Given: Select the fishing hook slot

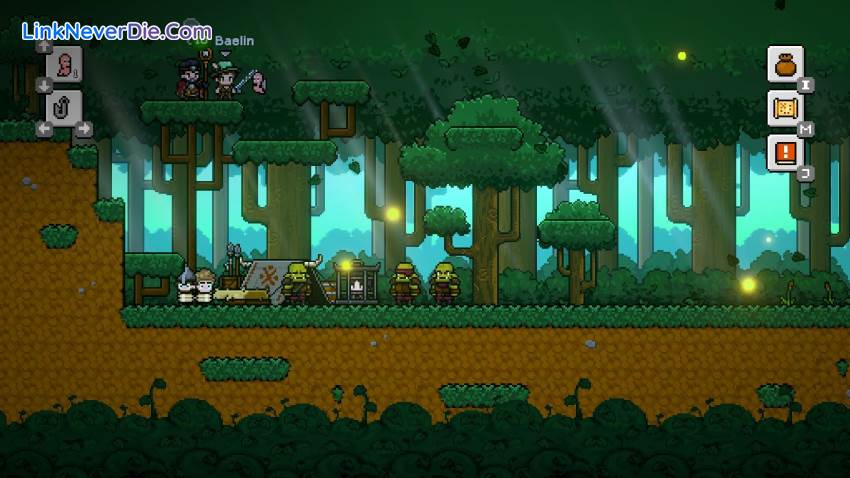Looking at the screenshot, I should click(x=64, y=108).
